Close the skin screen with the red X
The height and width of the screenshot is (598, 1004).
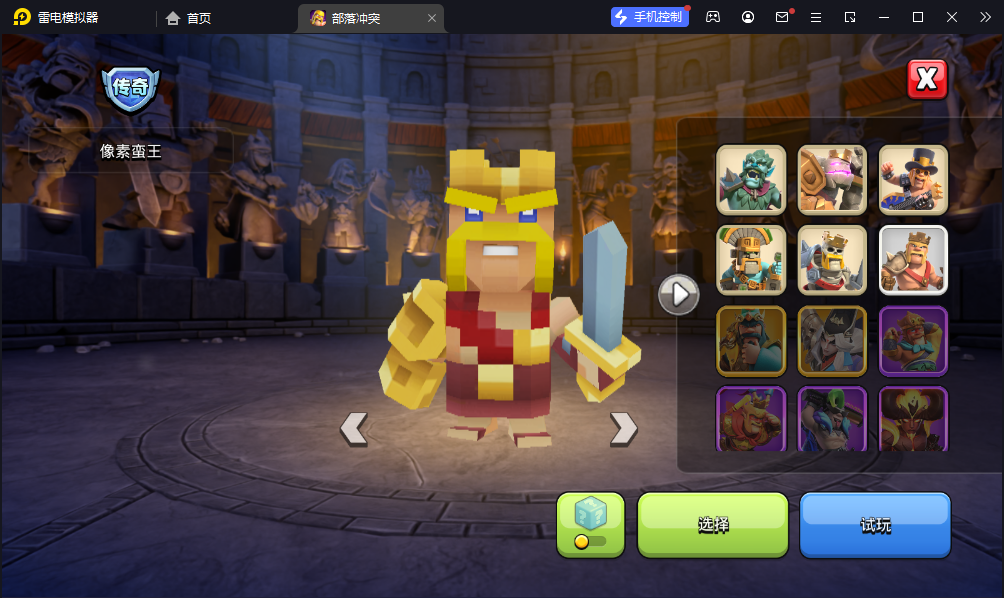(927, 79)
